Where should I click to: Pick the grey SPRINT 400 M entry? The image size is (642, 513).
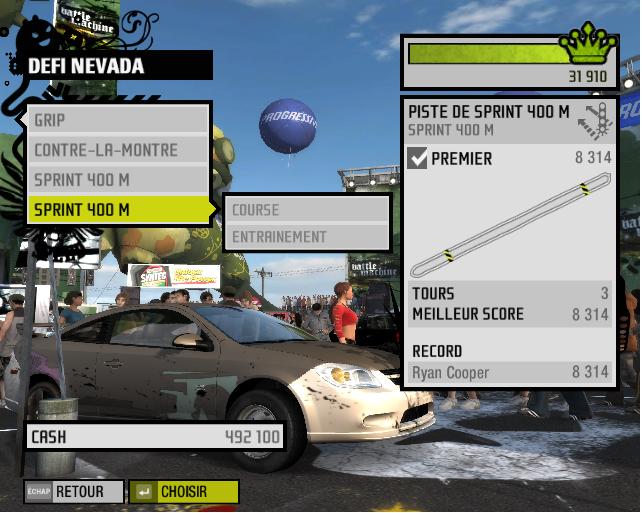coord(118,180)
